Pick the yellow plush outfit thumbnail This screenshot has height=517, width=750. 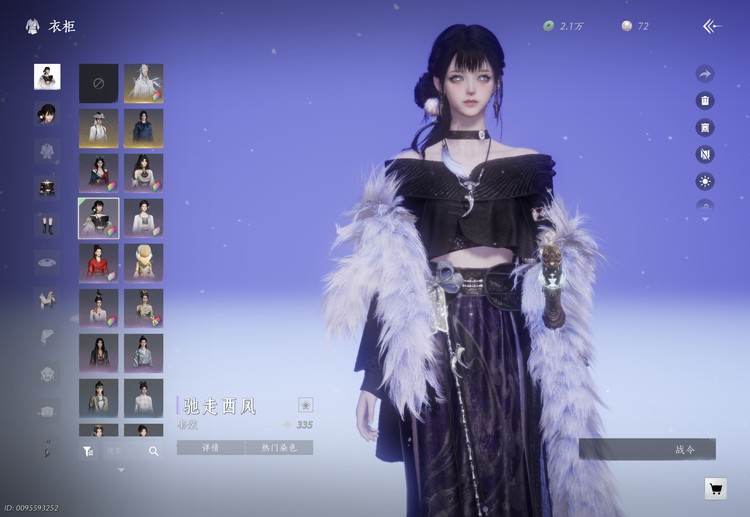pyautogui.click(x=144, y=263)
